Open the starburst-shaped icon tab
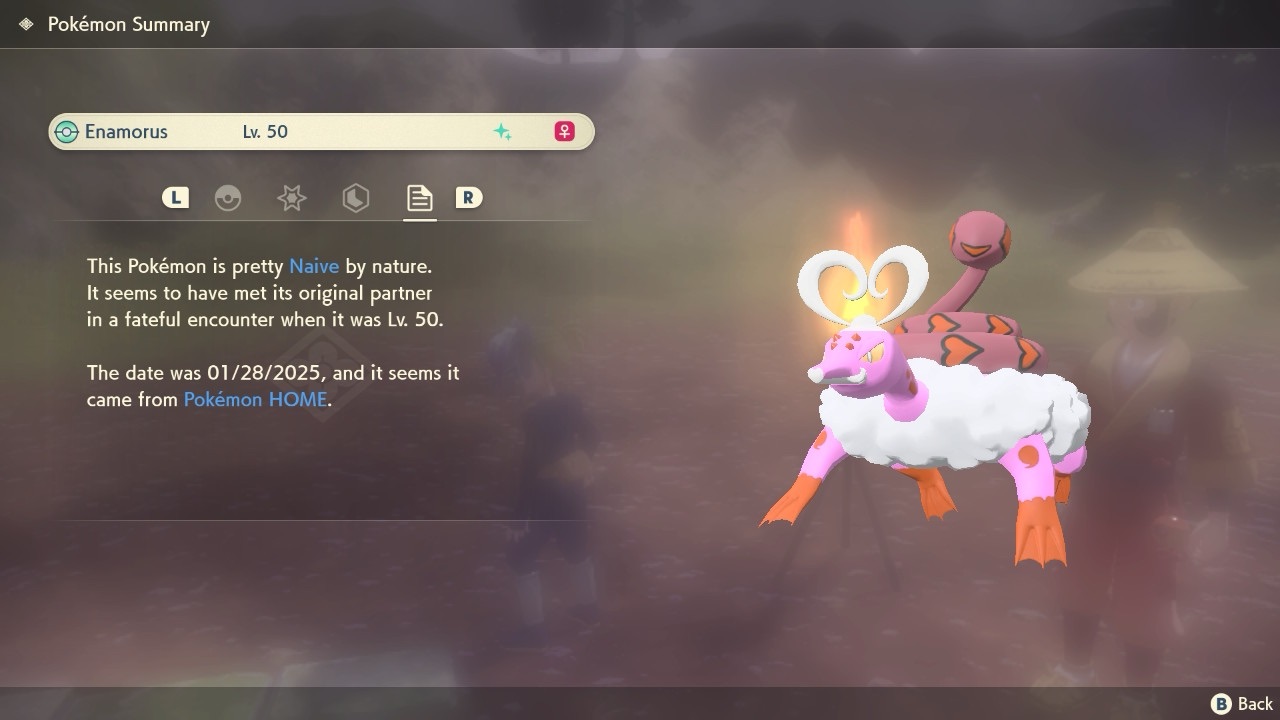The image size is (1280, 720). tap(291, 198)
